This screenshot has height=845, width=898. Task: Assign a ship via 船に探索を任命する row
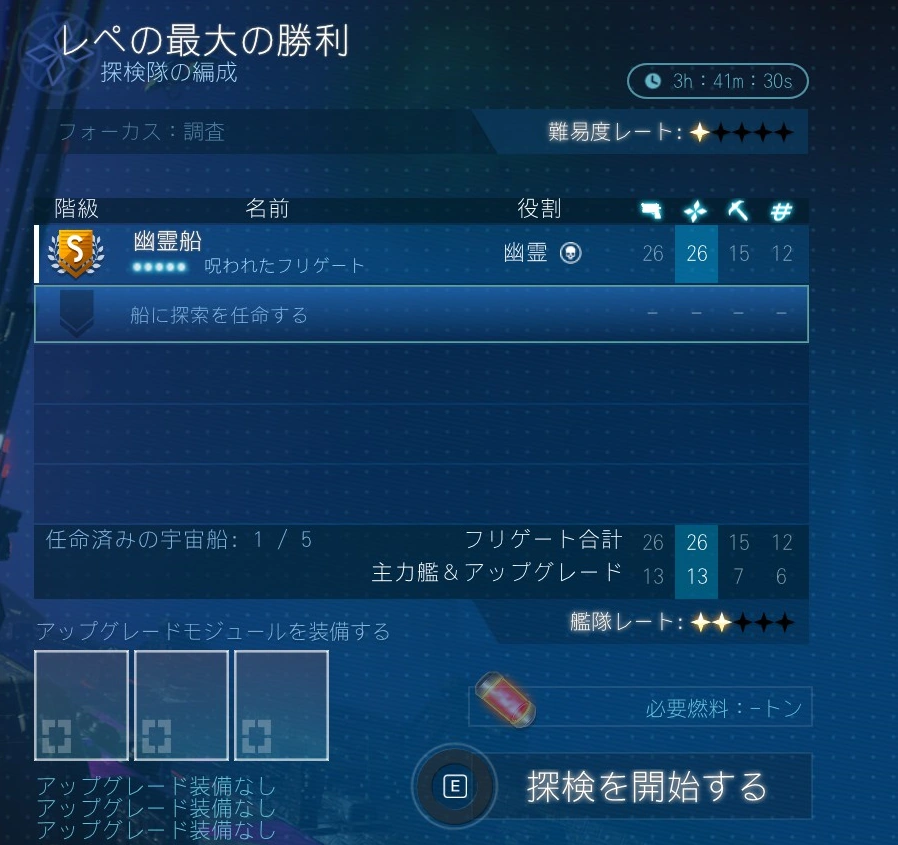pyautogui.click(x=420, y=314)
